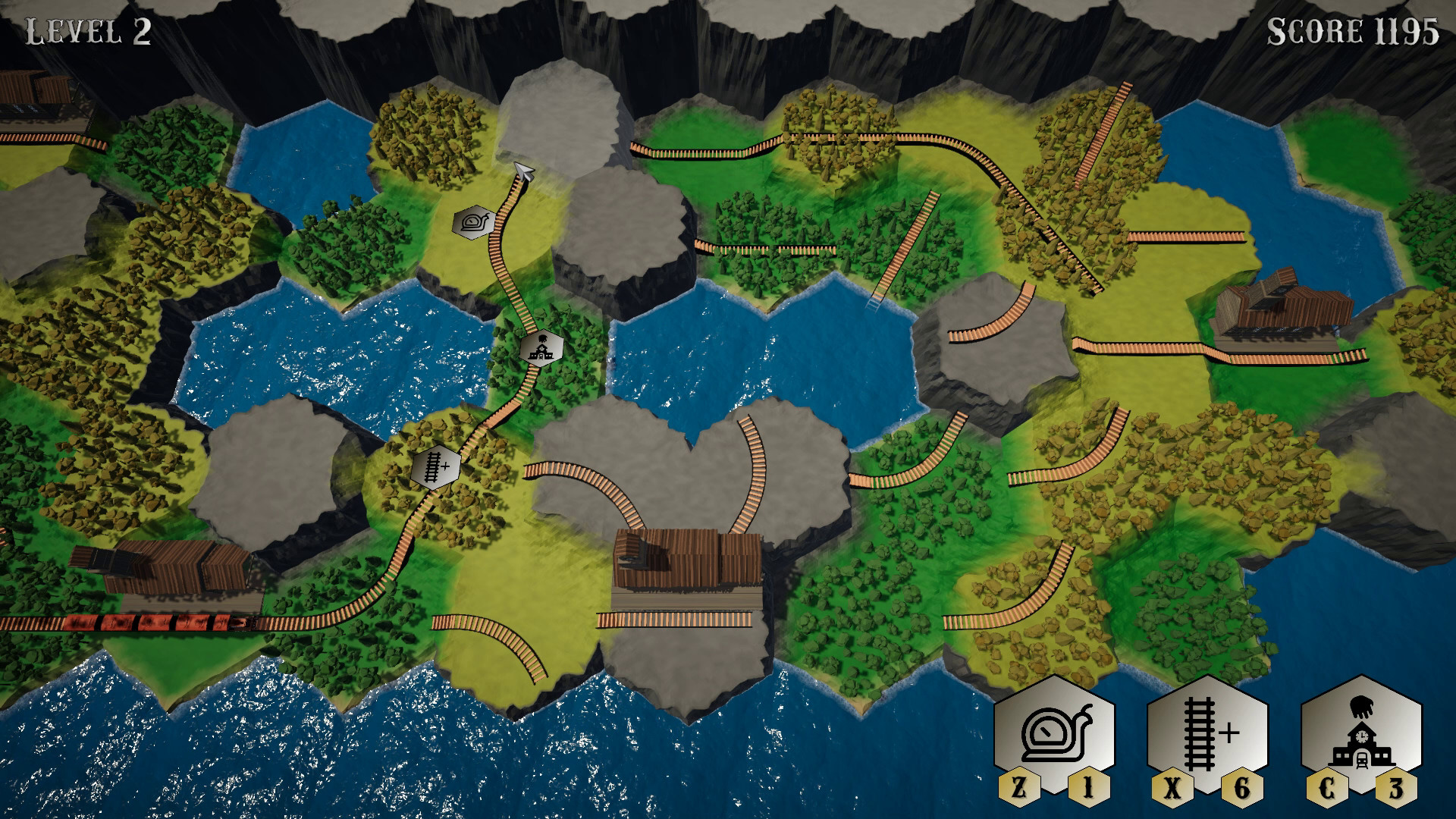Click the white arrow marker at the track's end

(523, 172)
